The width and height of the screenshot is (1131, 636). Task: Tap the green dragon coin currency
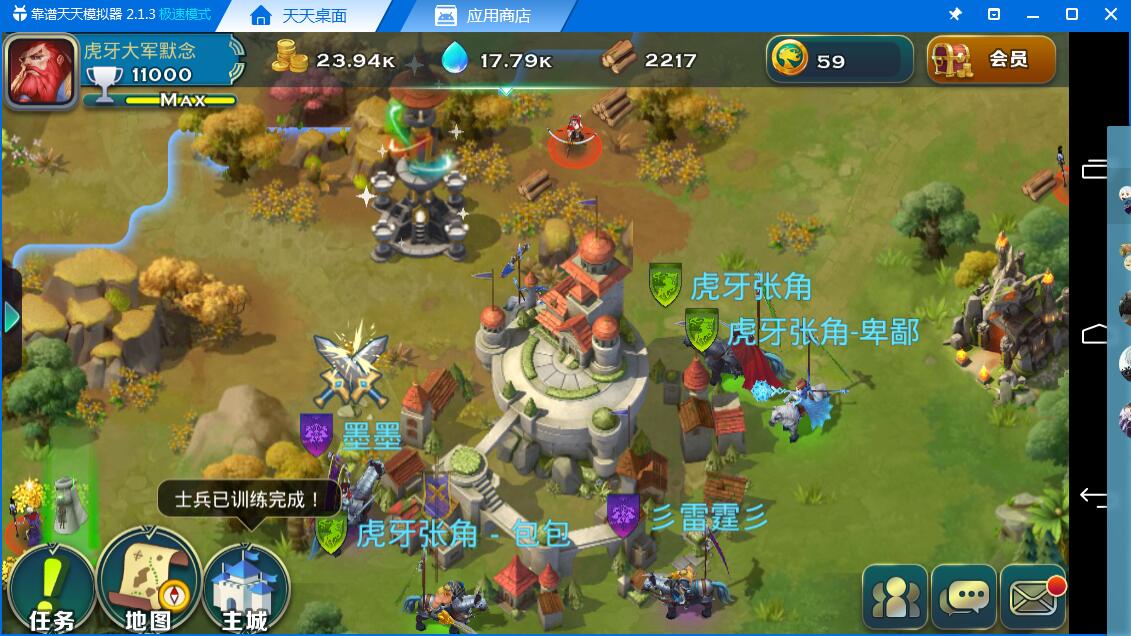789,60
